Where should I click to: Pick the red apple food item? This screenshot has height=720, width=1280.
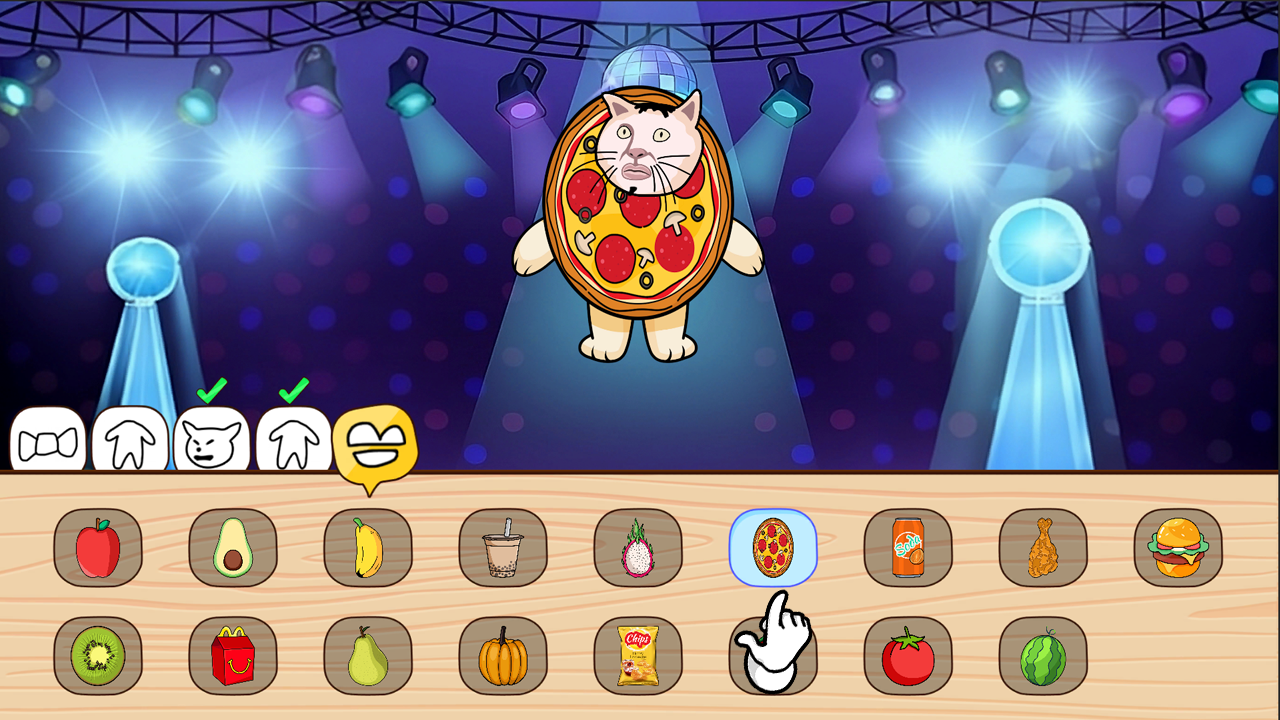[97, 546]
